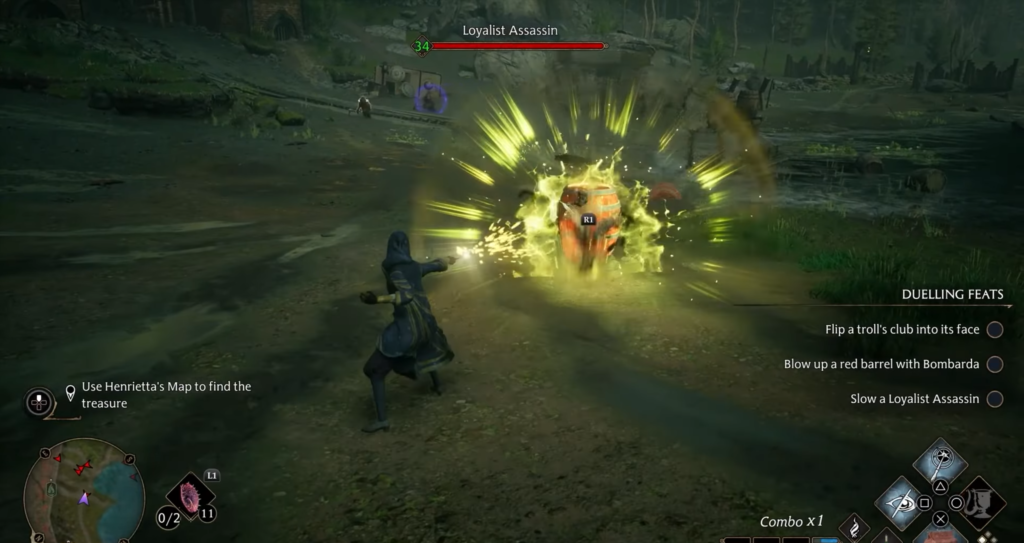The height and width of the screenshot is (543, 1024).
Task: Select the goblet and snake spell slot
Action: [982, 502]
